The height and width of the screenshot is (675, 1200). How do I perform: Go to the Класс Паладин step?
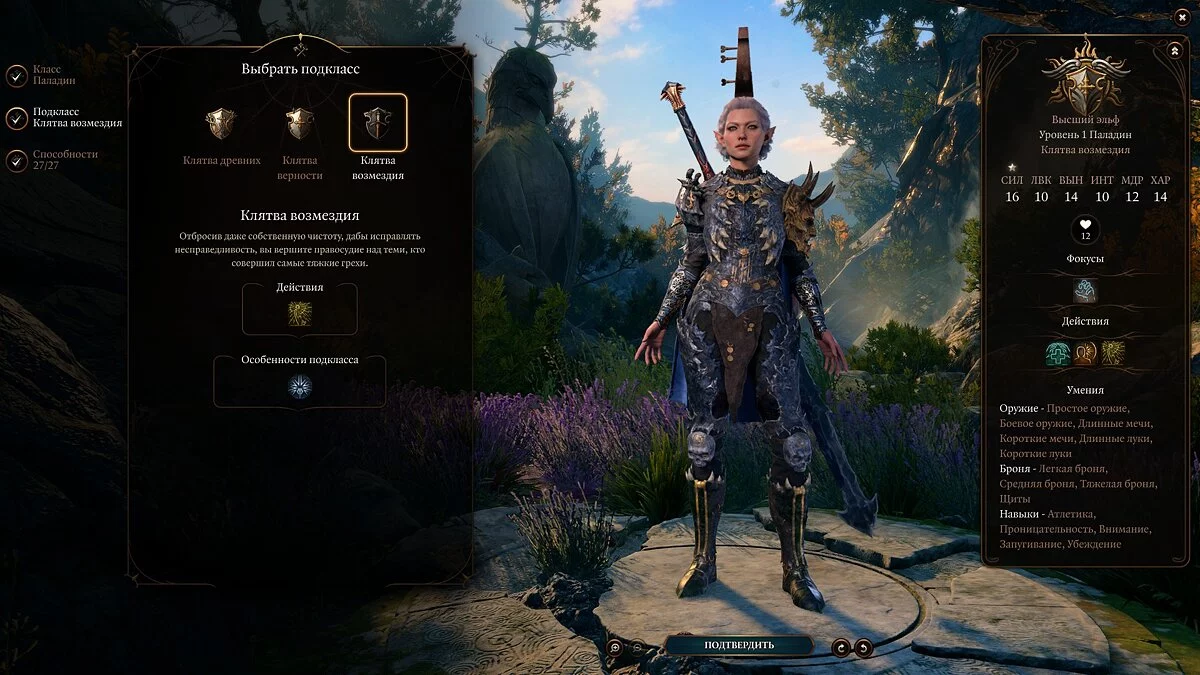[x=17, y=75]
